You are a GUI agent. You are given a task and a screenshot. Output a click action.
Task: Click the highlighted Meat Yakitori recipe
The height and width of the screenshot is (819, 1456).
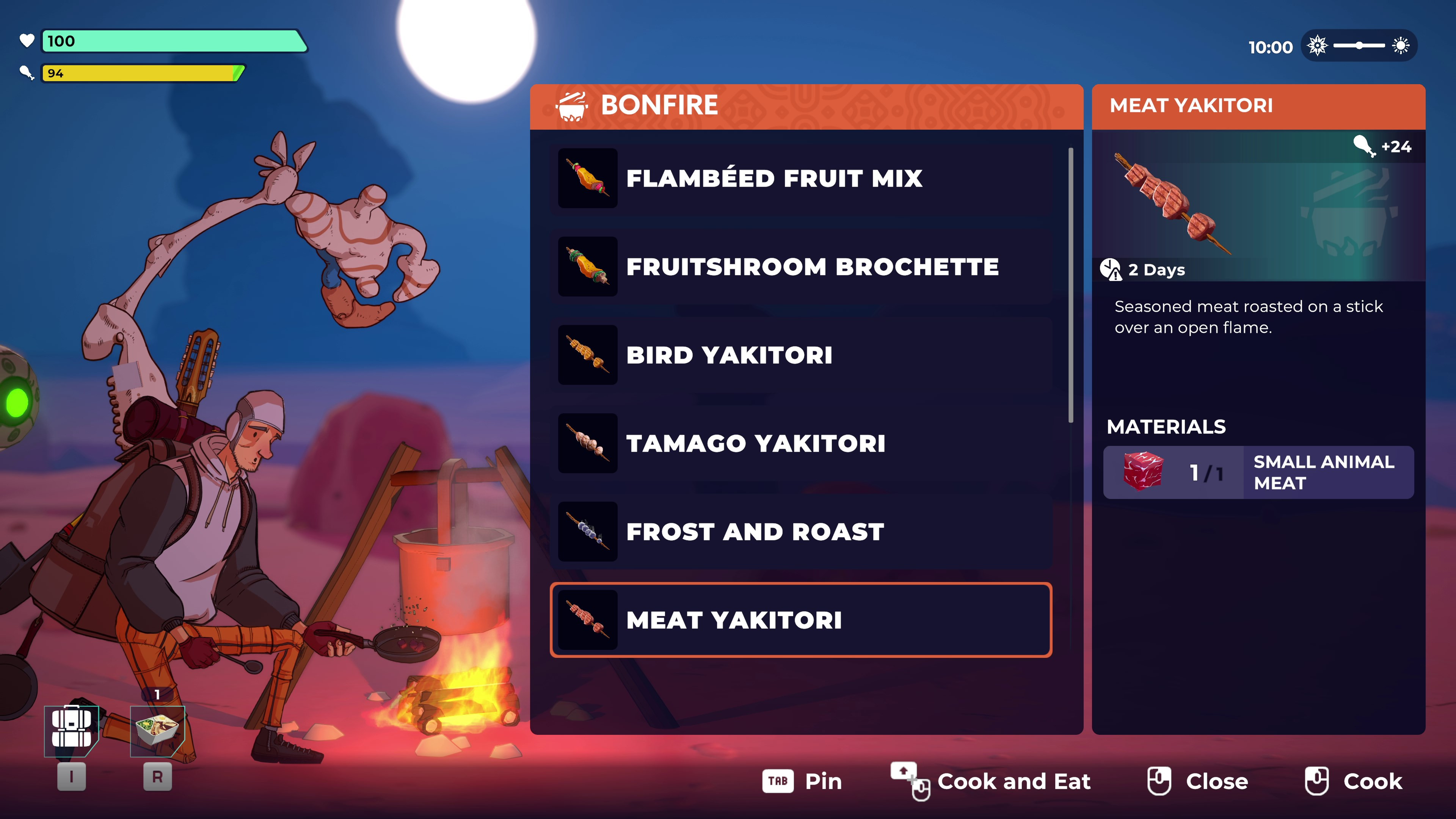click(800, 620)
